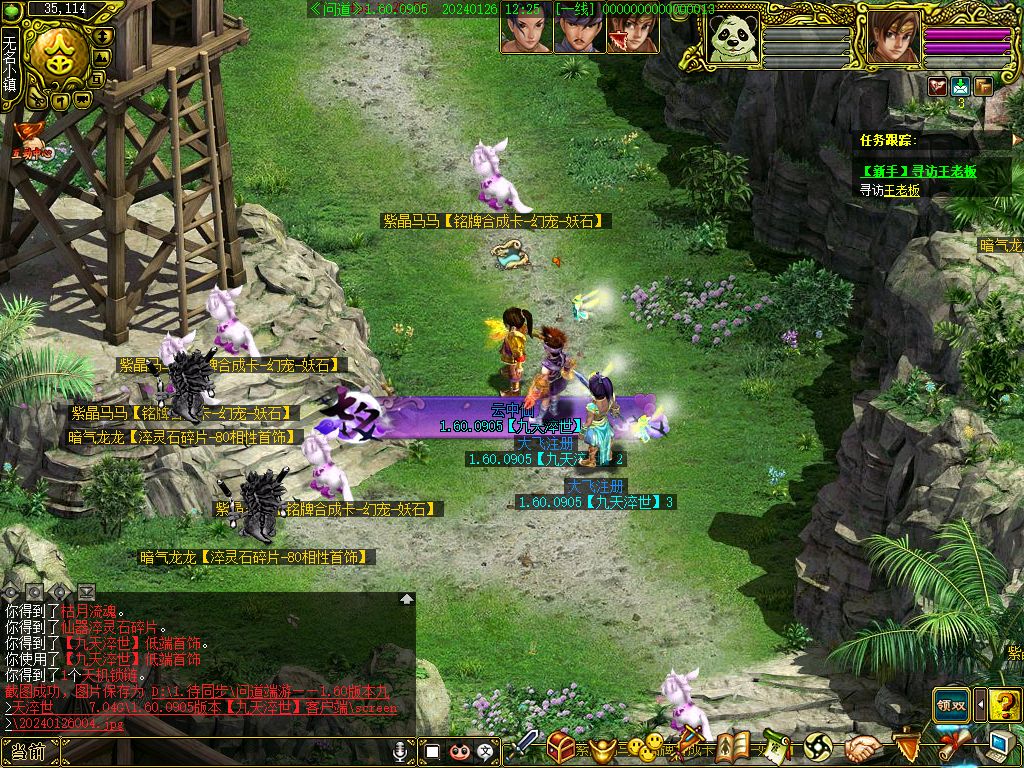The height and width of the screenshot is (768, 1024).
Task: Click the 领双 button
Action: pyautogui.click(x=951, y=704)
